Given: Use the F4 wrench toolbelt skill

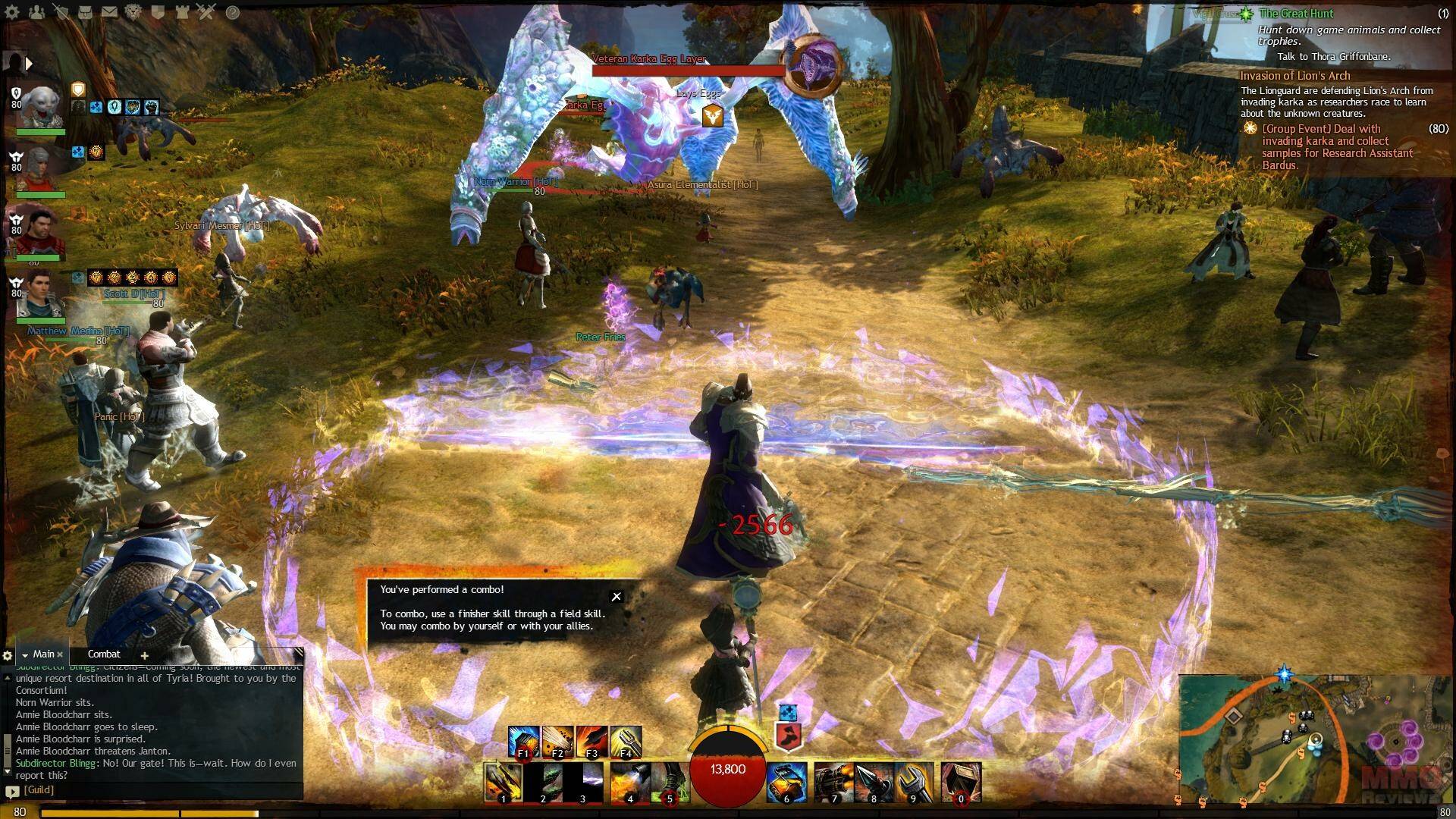Looking at the screenshot, I should point(626,742).
